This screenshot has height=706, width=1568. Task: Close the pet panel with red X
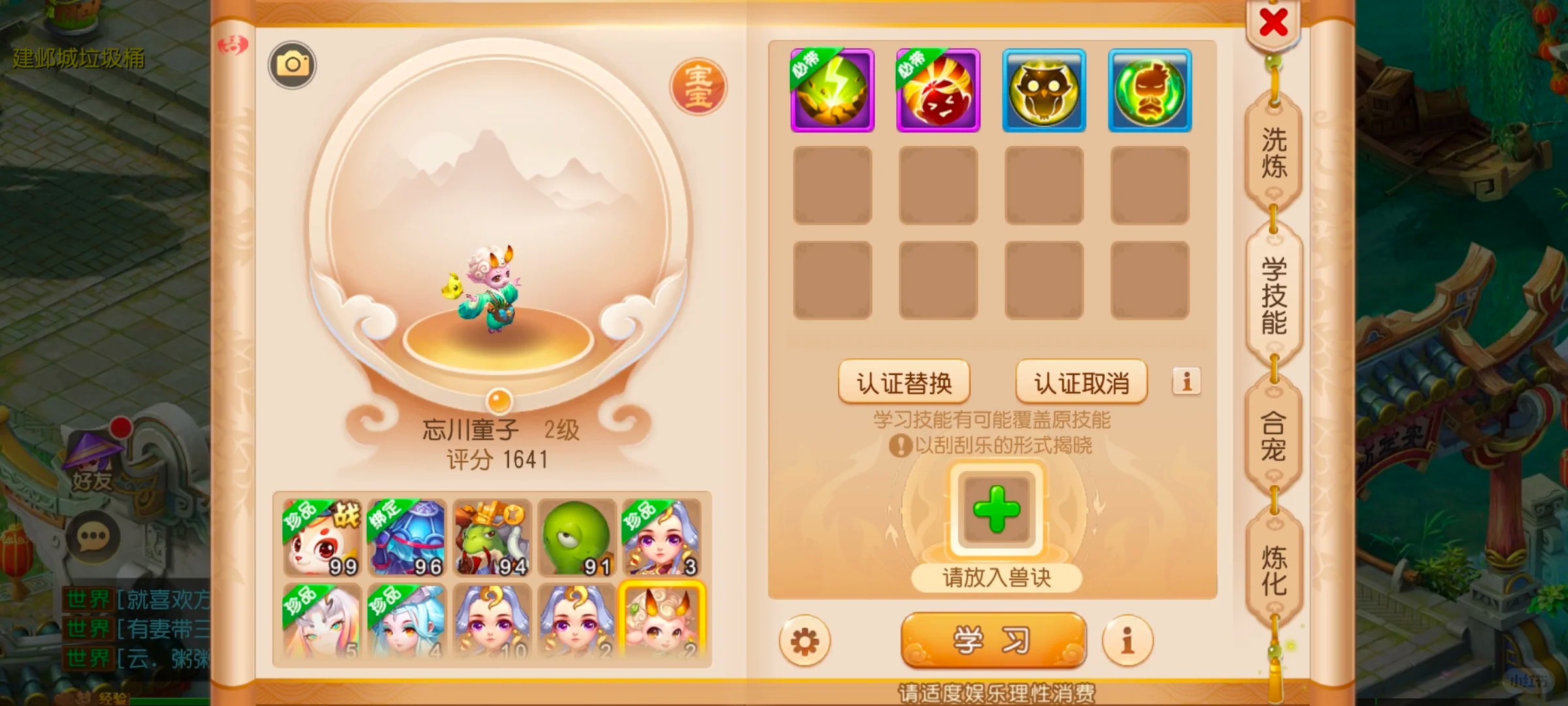pyautogui.click(x=1273, y=24)
